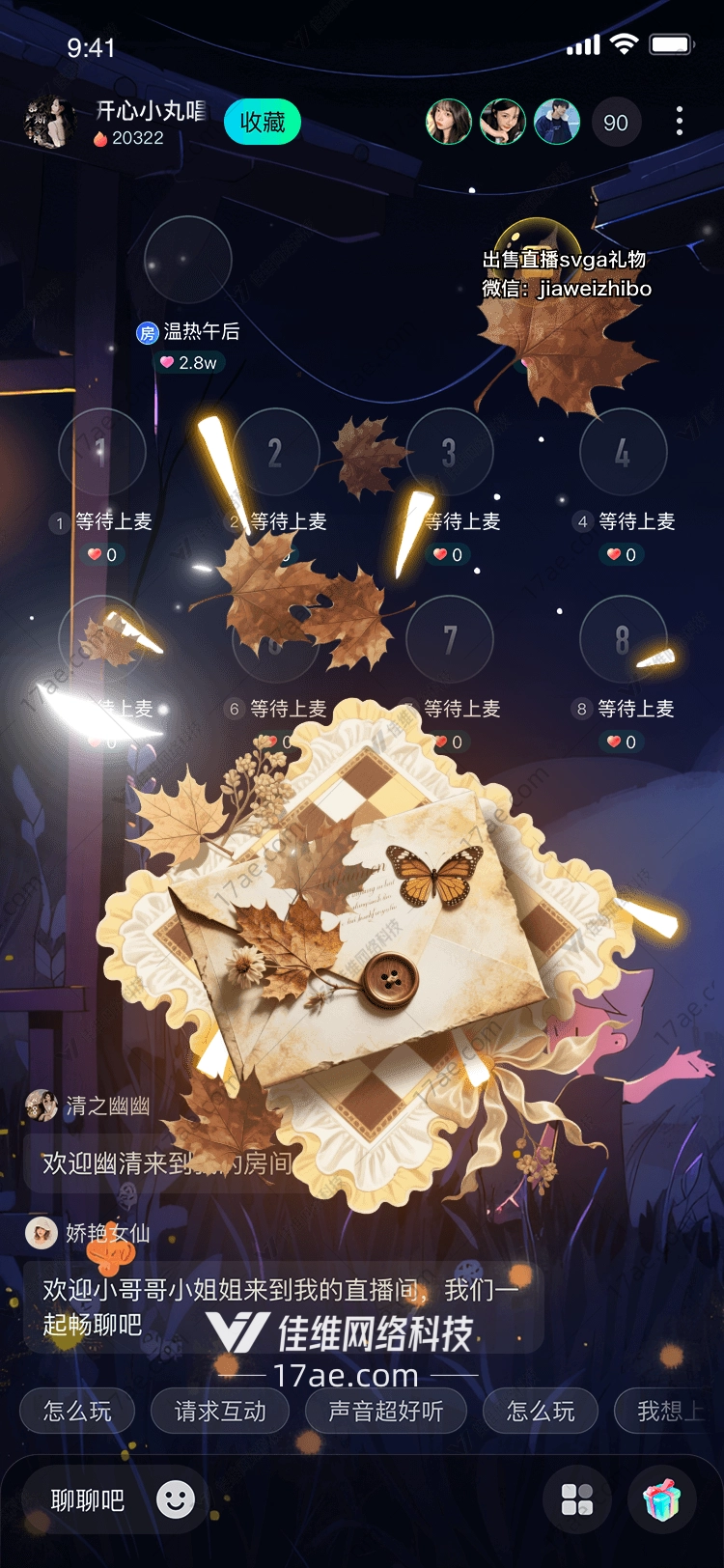Tap the 娇艳女仙 chat username

pyautogui.click(x=107, y=1233)
